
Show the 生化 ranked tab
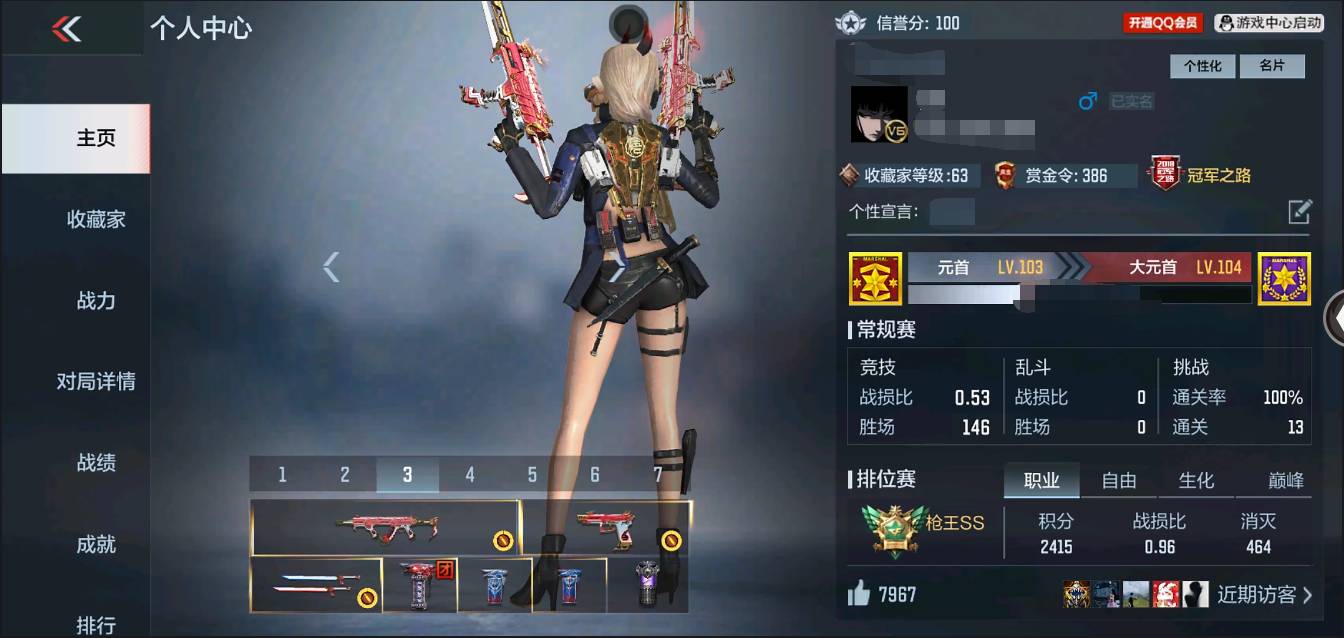[1196, 481]
